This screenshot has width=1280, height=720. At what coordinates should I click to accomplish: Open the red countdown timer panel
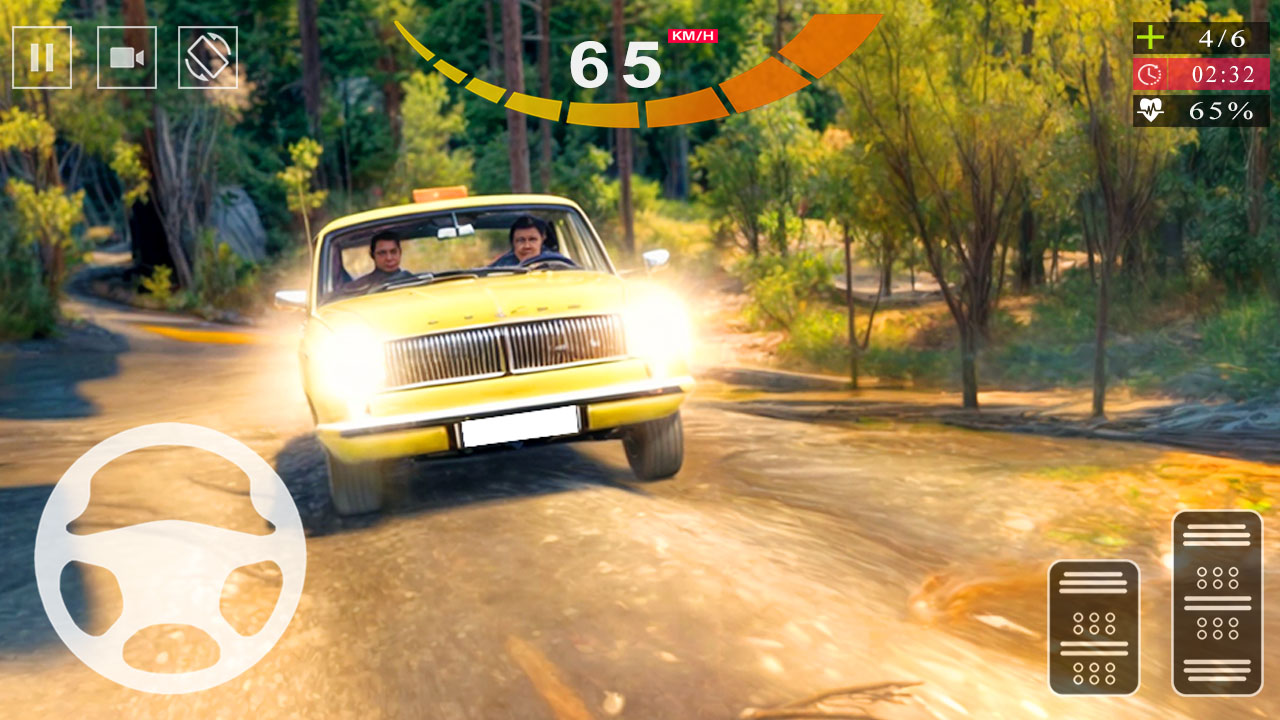[1200, 75]
